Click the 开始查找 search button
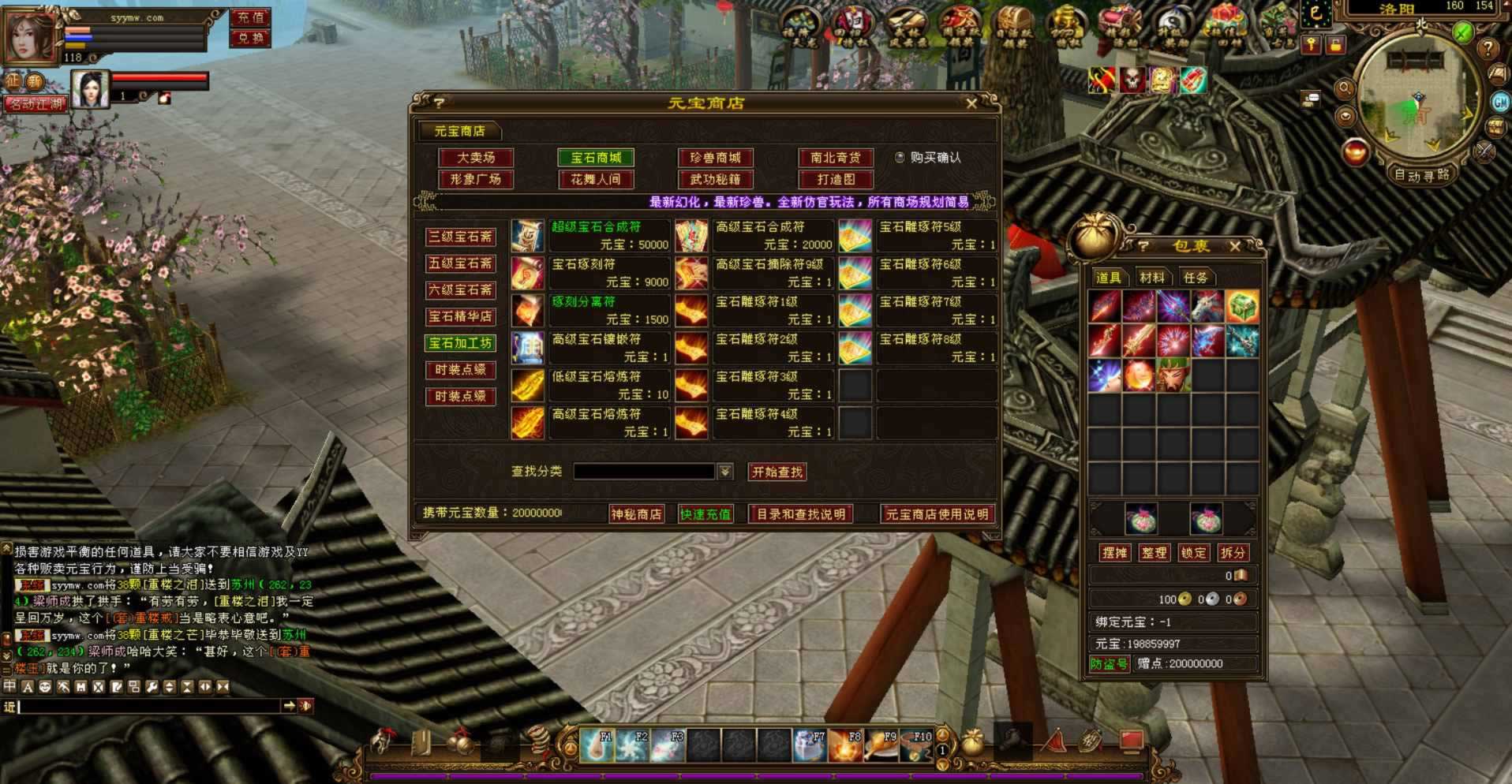The height and width of the screenshot is (784, 1512). 777,472
